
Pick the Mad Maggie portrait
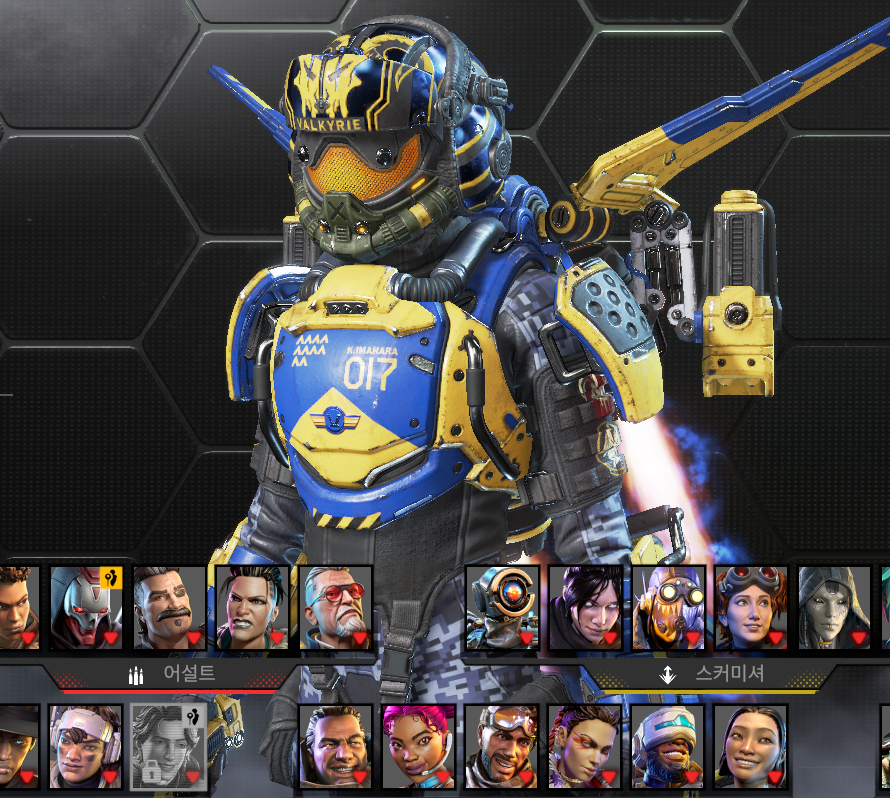(x=252, y=608)
